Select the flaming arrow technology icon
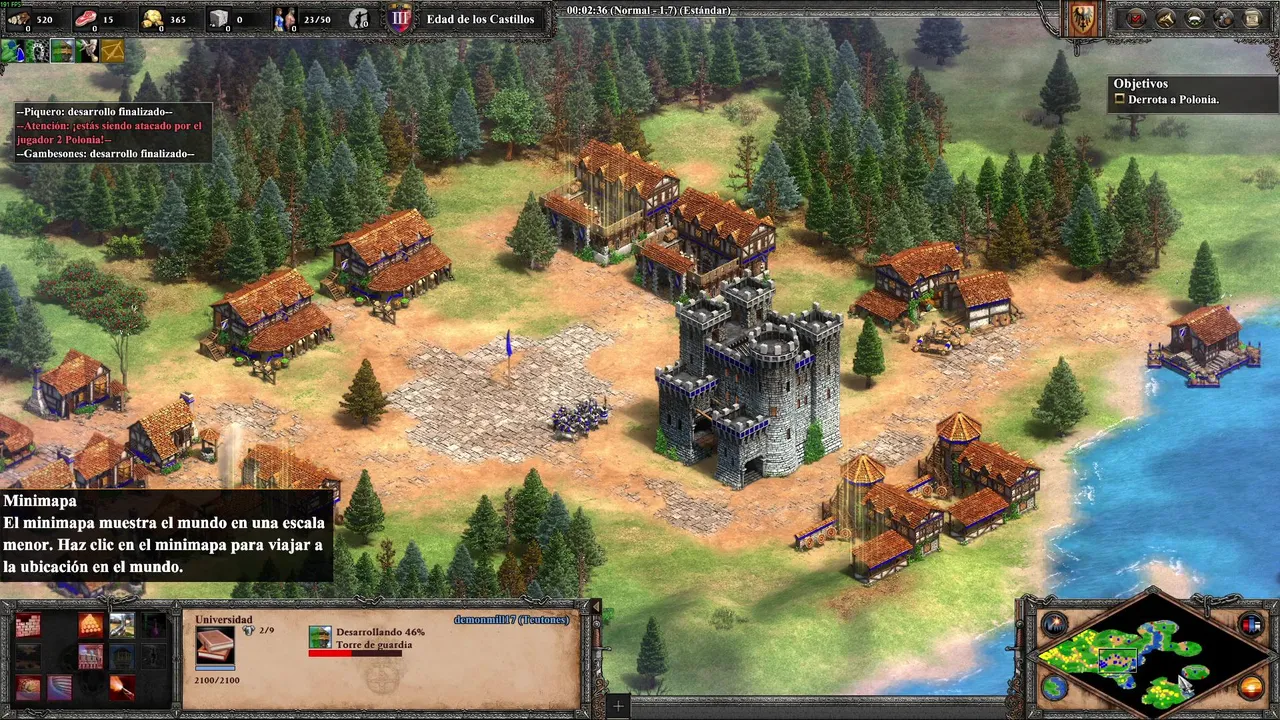Screen dimensions: 1280x720 [122, 688]
